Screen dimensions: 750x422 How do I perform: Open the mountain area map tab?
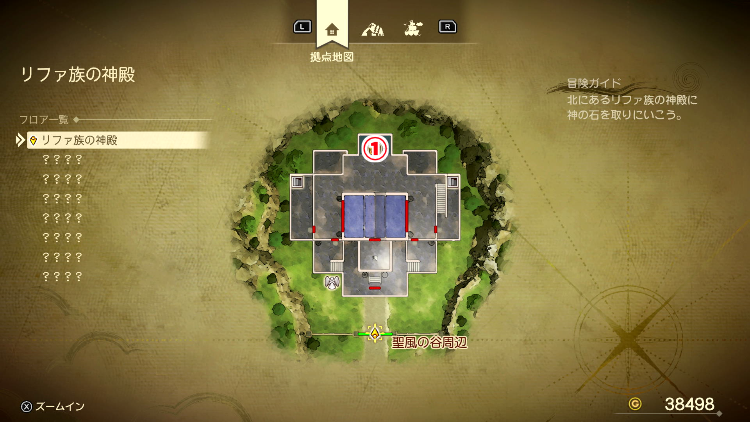point(372,28)
